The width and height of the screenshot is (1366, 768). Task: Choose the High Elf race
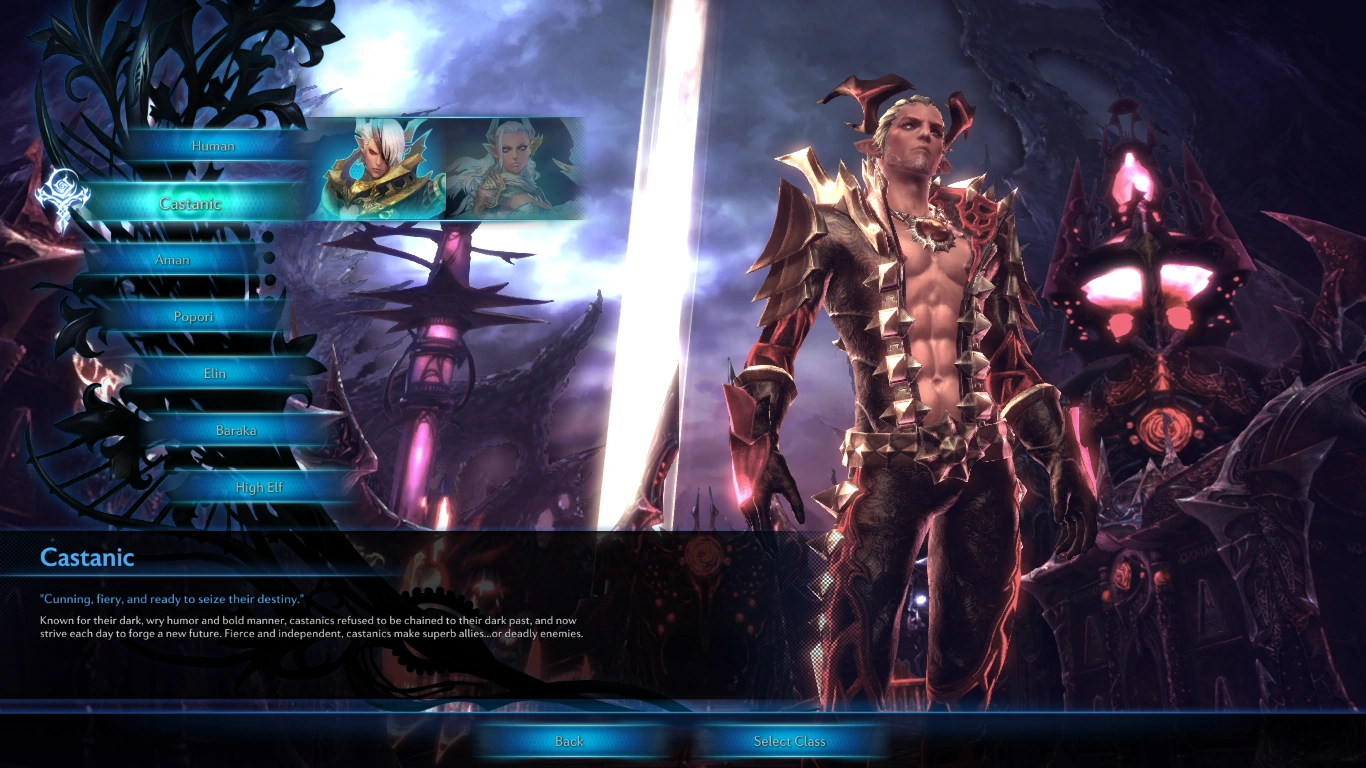tap(258, 488)
